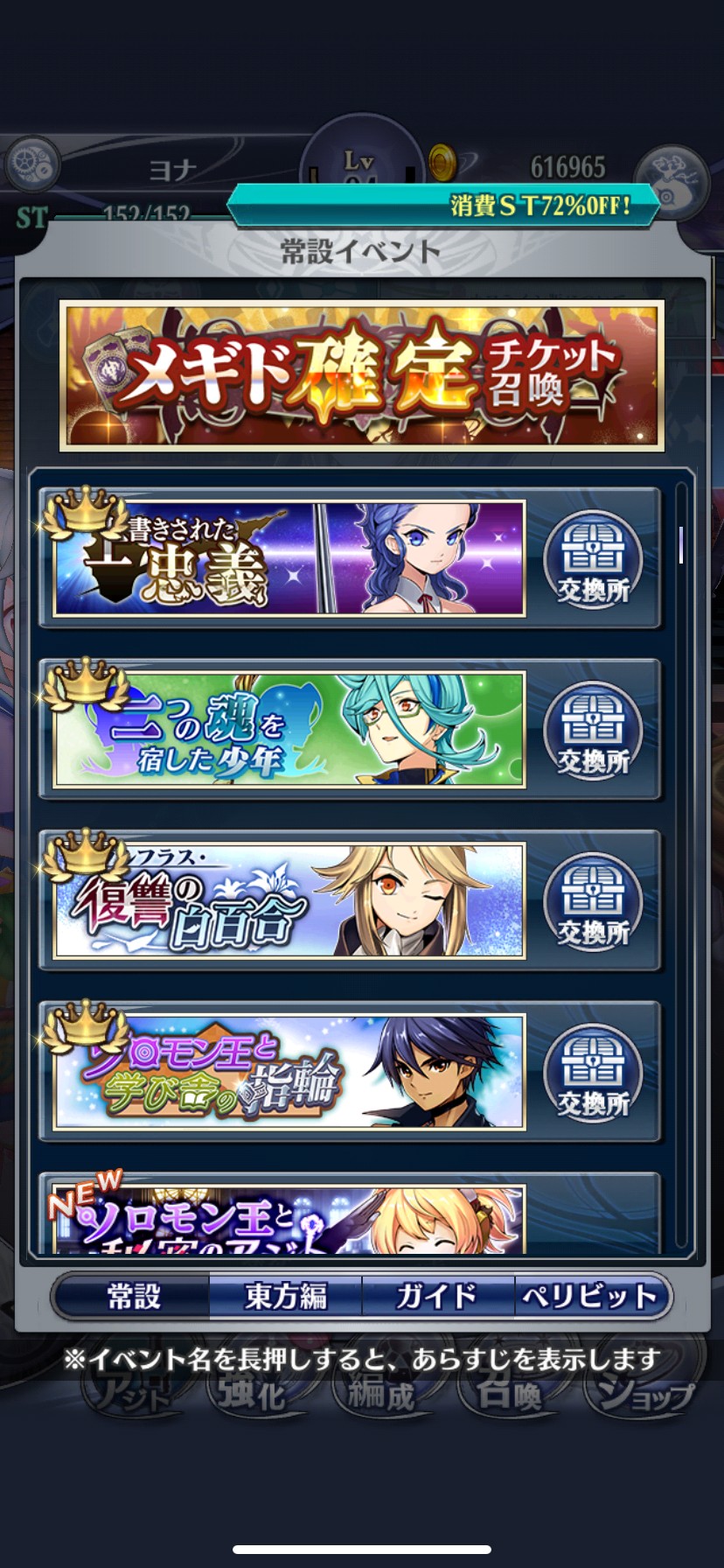Open the ガイド tab
Image resolution: width=724 pixels, height=1568 pixels.
pos(437,1296)
